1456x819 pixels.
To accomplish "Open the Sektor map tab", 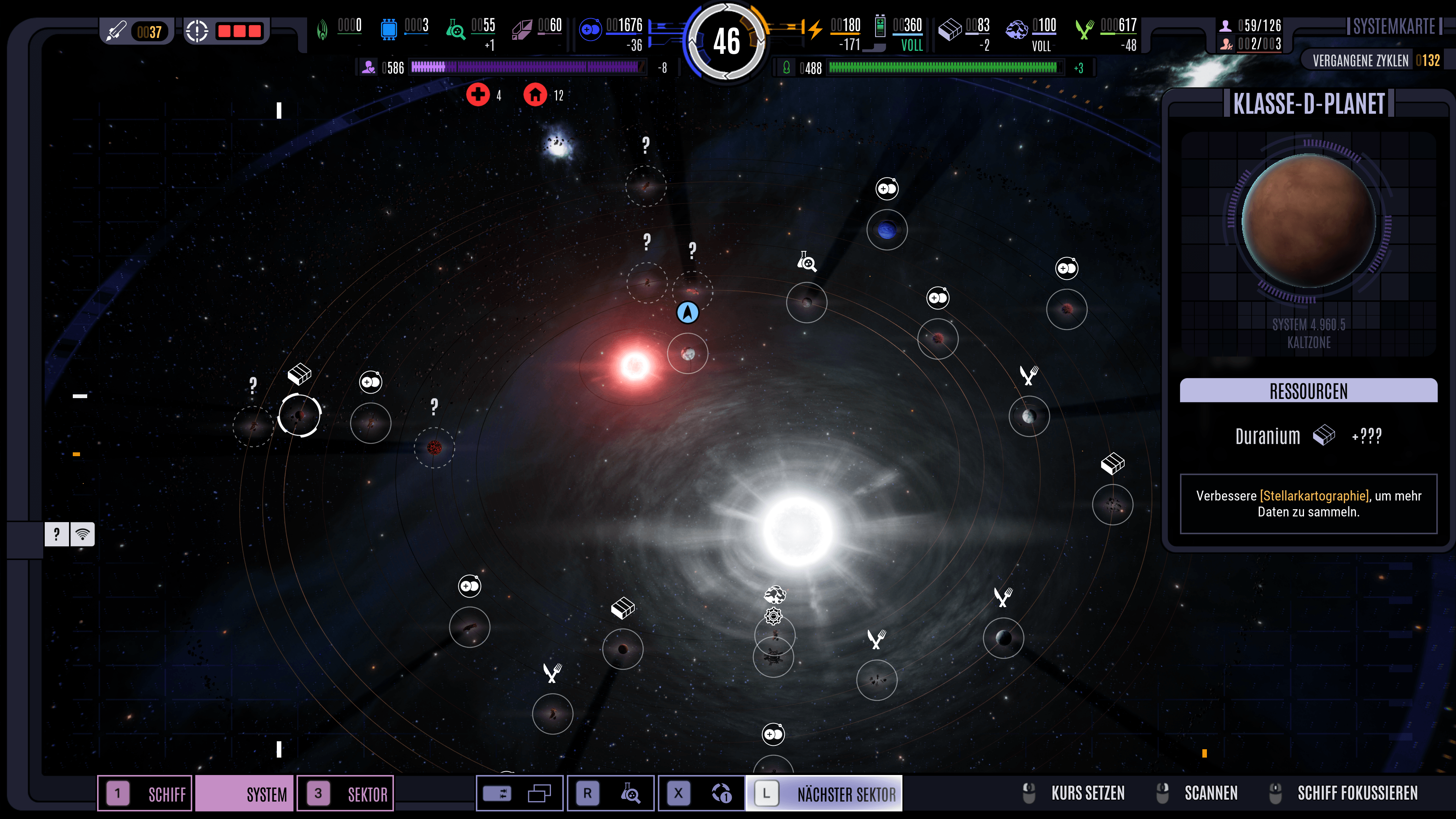I will pos(345,794).
